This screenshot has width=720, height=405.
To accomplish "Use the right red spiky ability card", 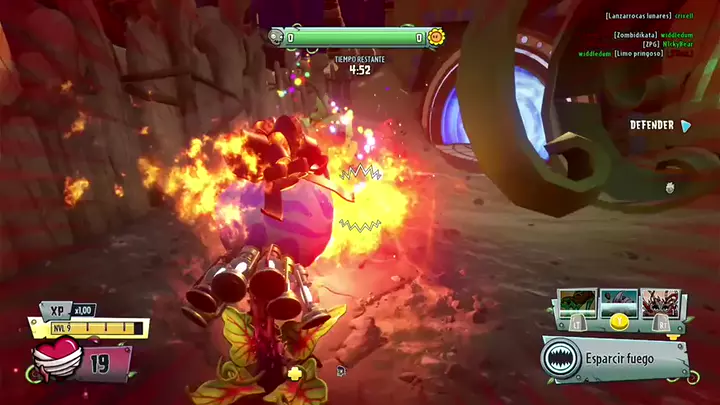I will click(661, 301).
